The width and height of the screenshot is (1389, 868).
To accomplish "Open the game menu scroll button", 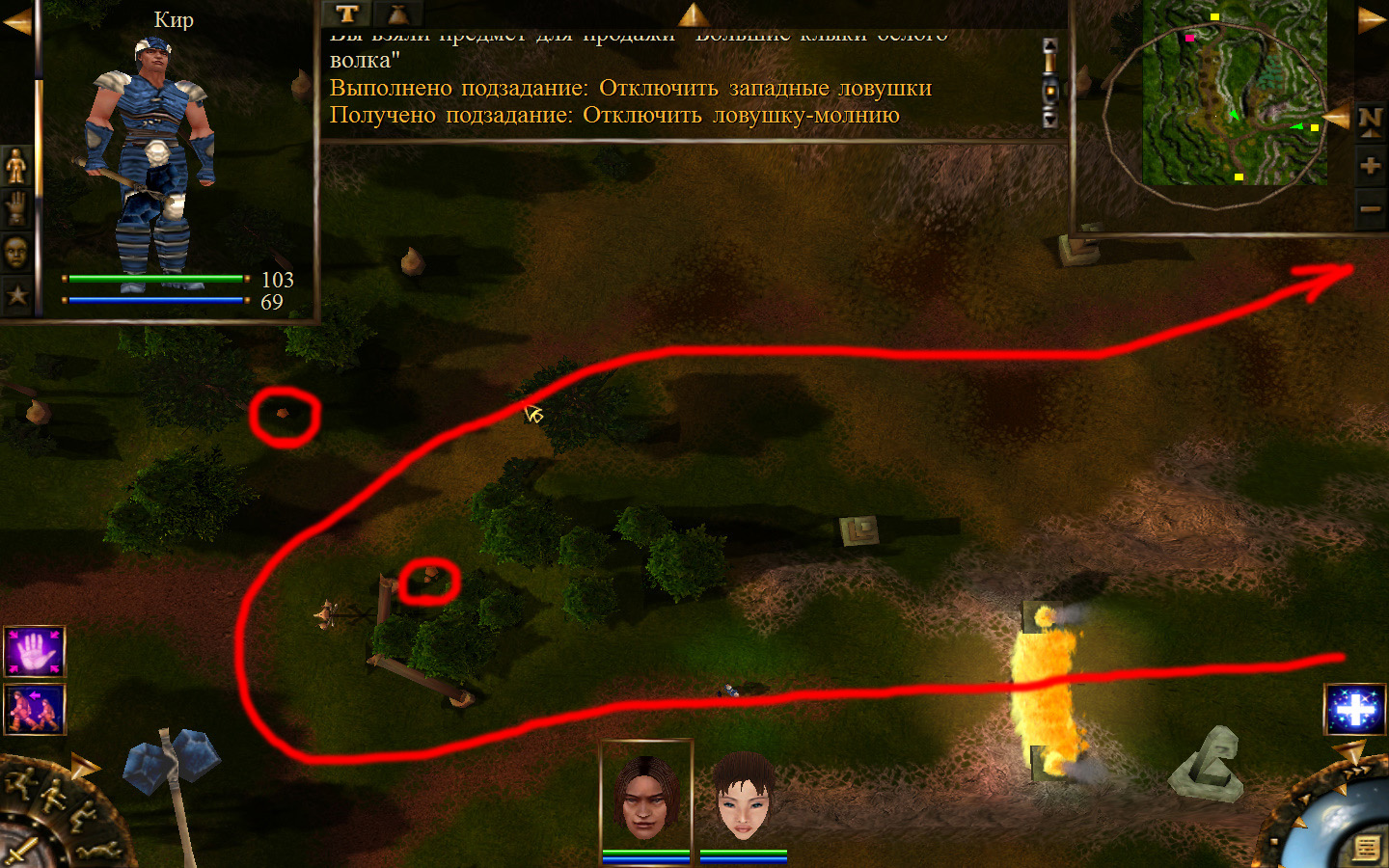I will pos(1365,848).
